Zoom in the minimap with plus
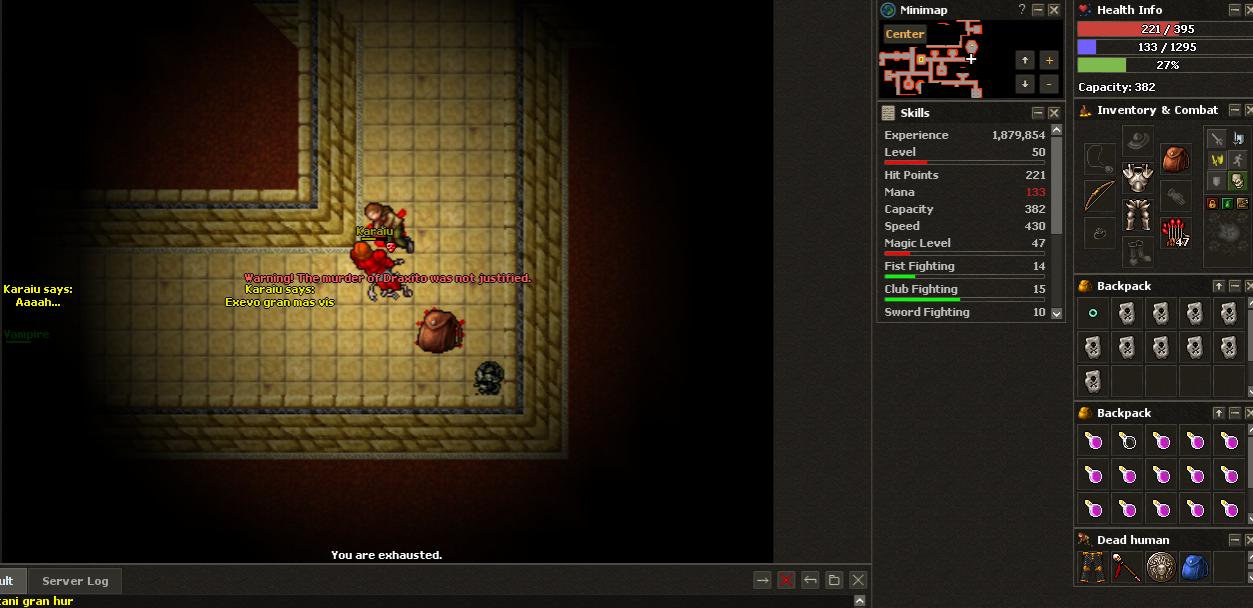This screenshot has width=1253, height=608. tap(1048, 60)
